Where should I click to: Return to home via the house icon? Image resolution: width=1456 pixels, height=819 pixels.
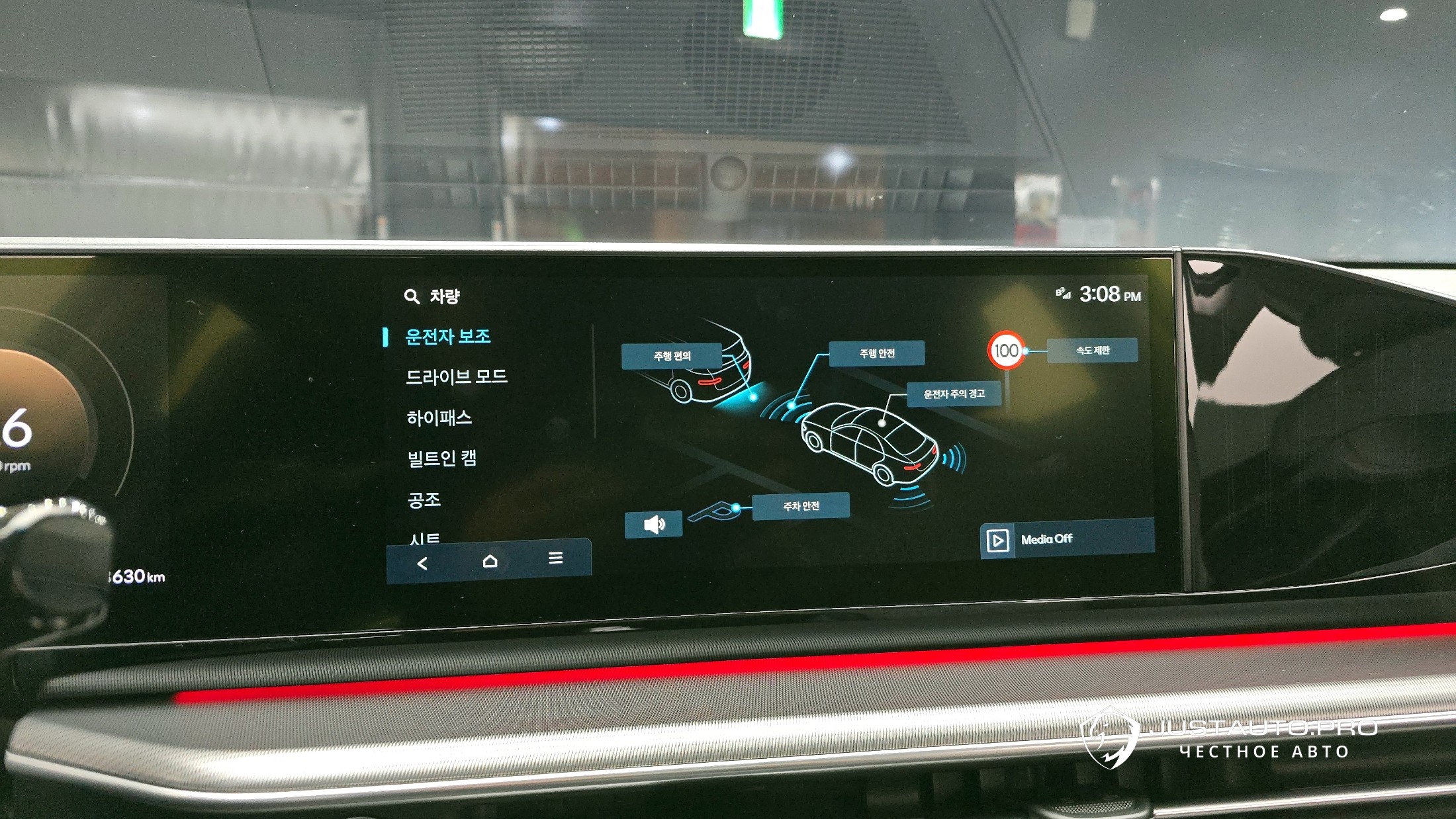[x=490, y=561]
